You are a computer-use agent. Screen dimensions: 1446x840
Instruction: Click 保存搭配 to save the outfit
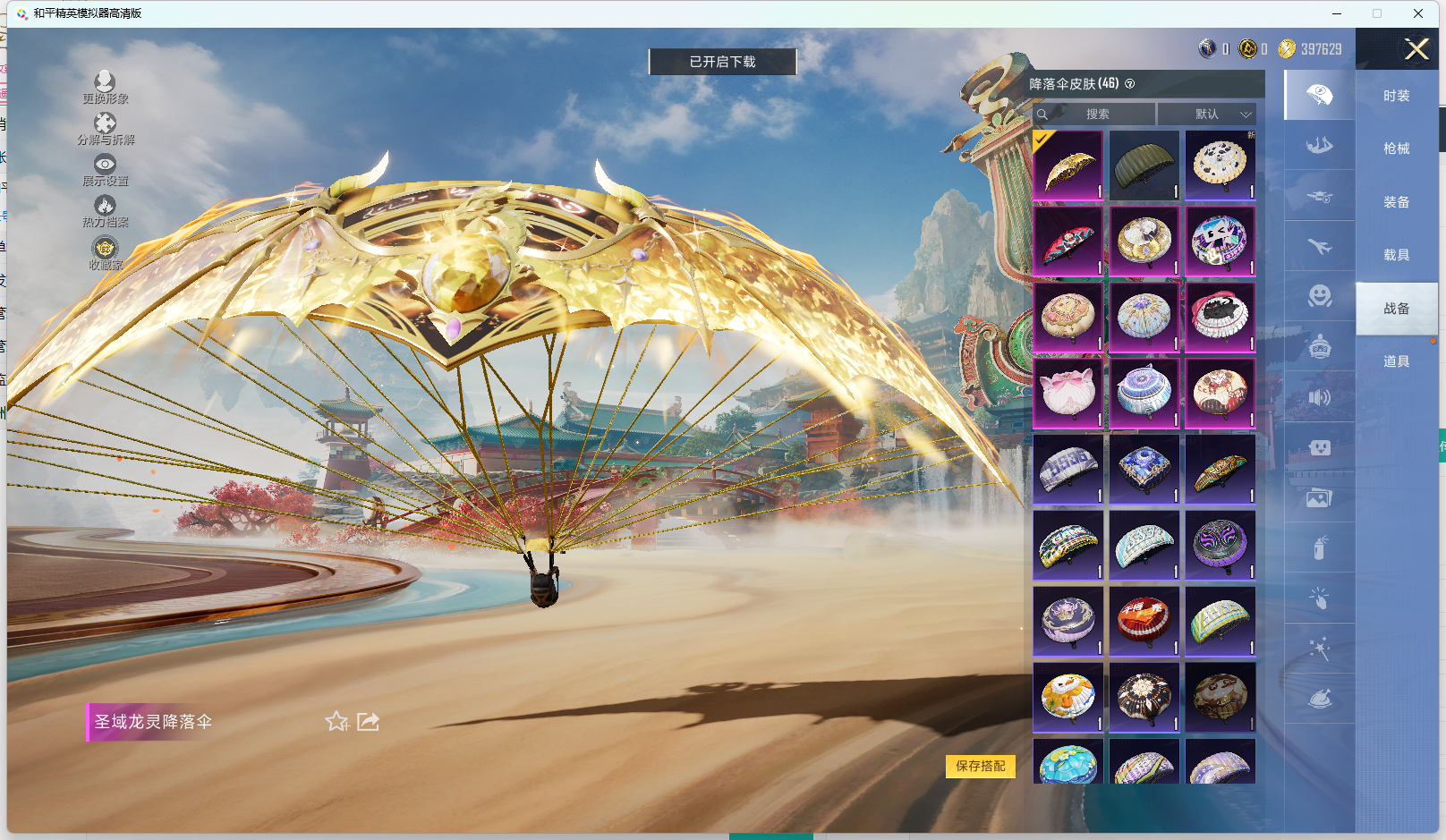pos(981,766)
